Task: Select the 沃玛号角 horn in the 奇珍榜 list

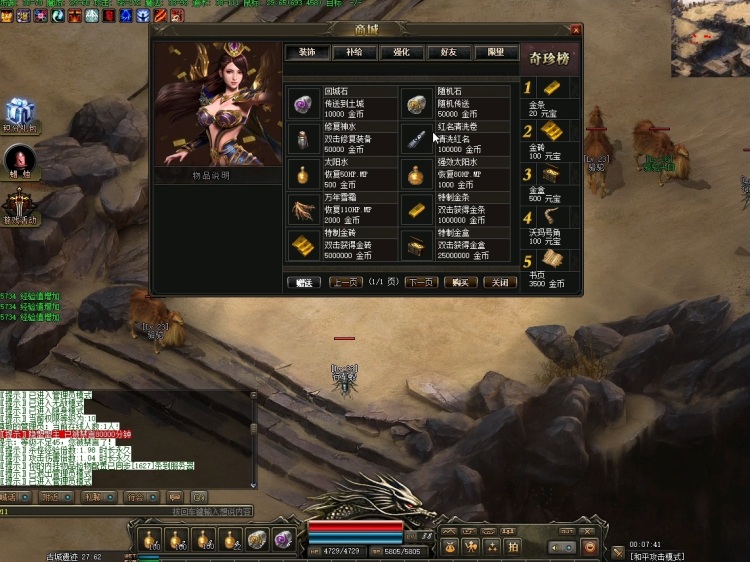Action: click(x=552, y=218)
